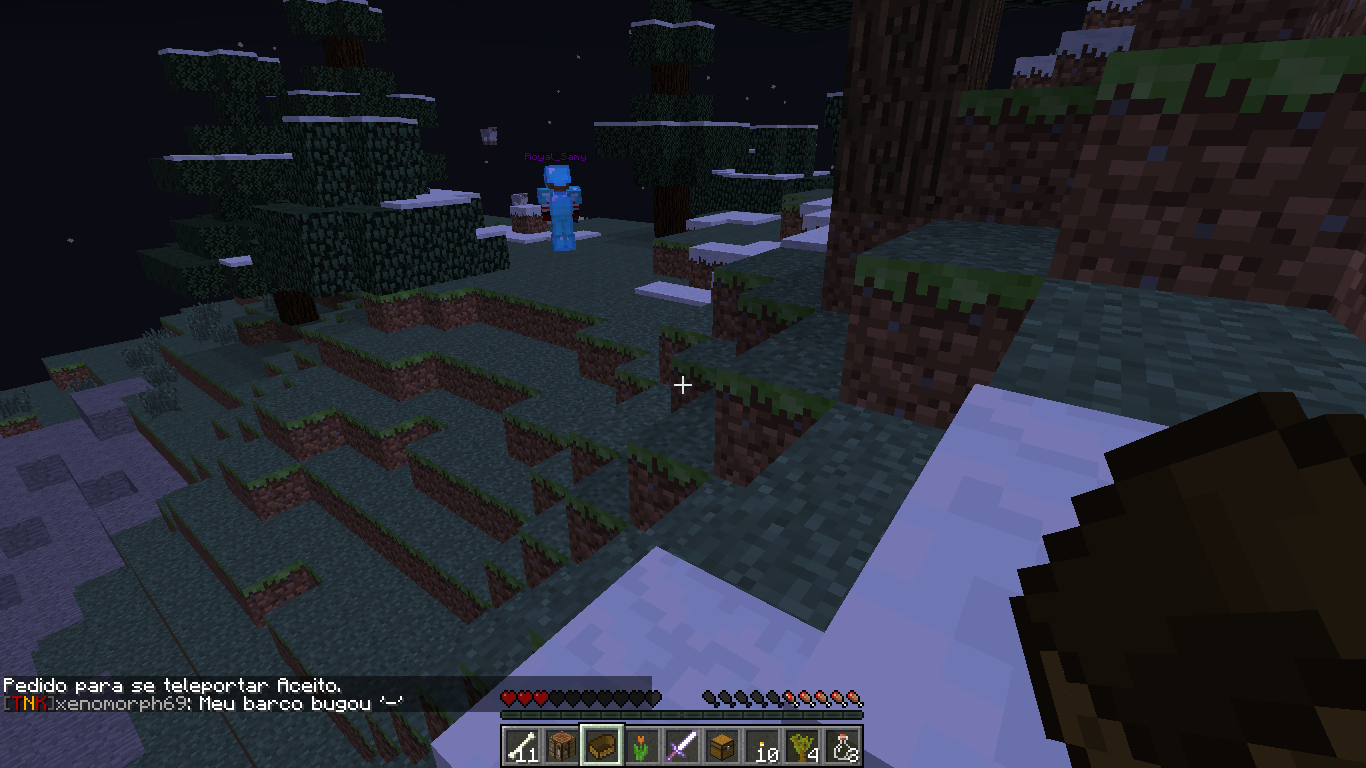Select the sapling stack hotbar slot
1366x768 pixels.
(x=802, y=745)
